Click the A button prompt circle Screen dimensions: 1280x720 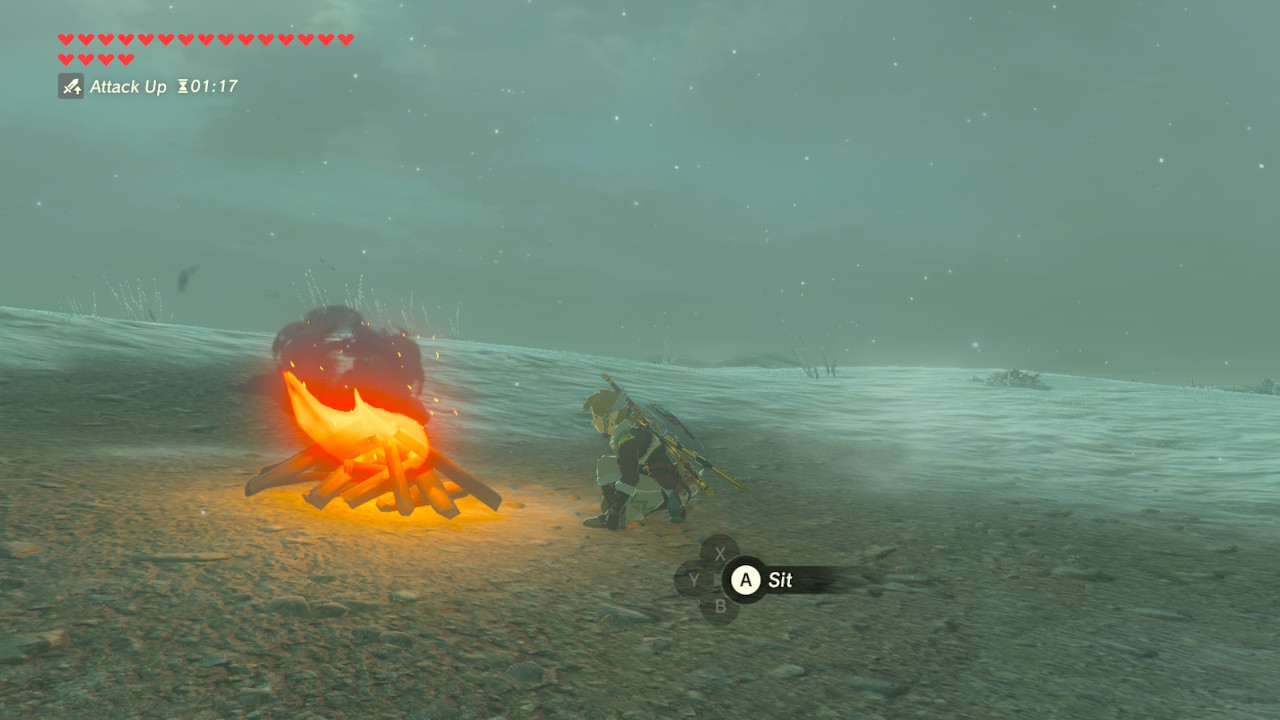pyautogui.click(x=745, y=581)
